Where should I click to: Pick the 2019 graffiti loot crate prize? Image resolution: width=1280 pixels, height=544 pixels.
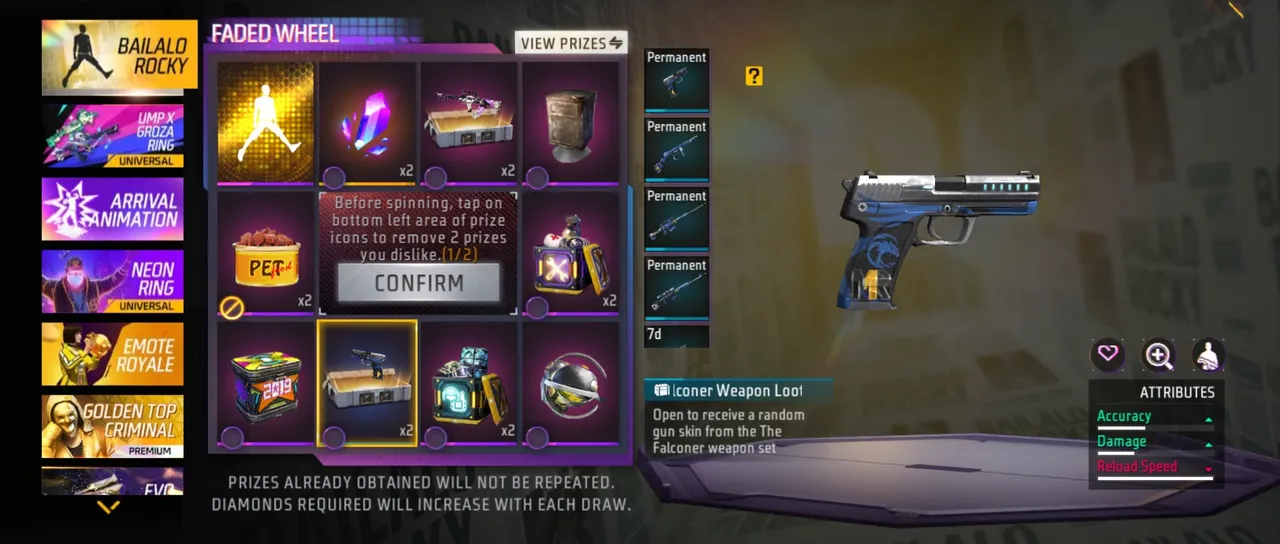266,384
